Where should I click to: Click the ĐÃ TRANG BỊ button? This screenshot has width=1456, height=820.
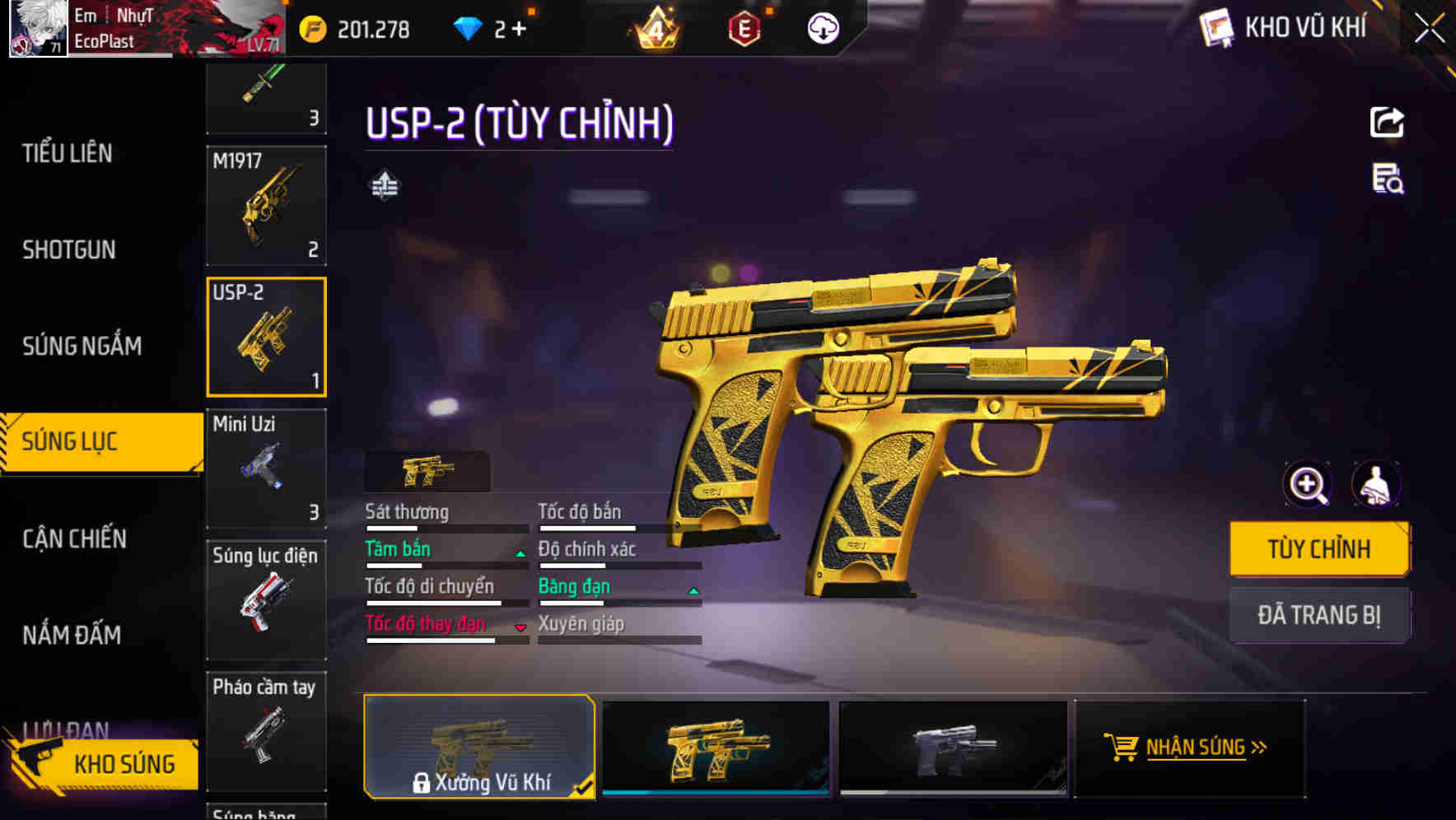[x=1319, y=614]
